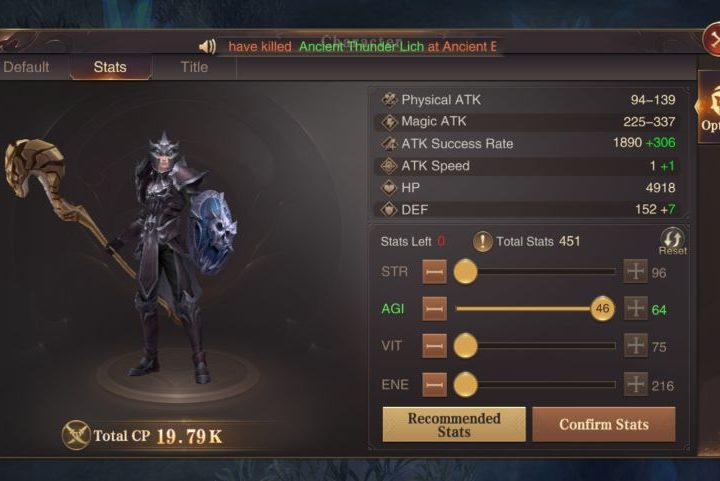Increase STR by one point
720x481 pixels.
point(635,272)
